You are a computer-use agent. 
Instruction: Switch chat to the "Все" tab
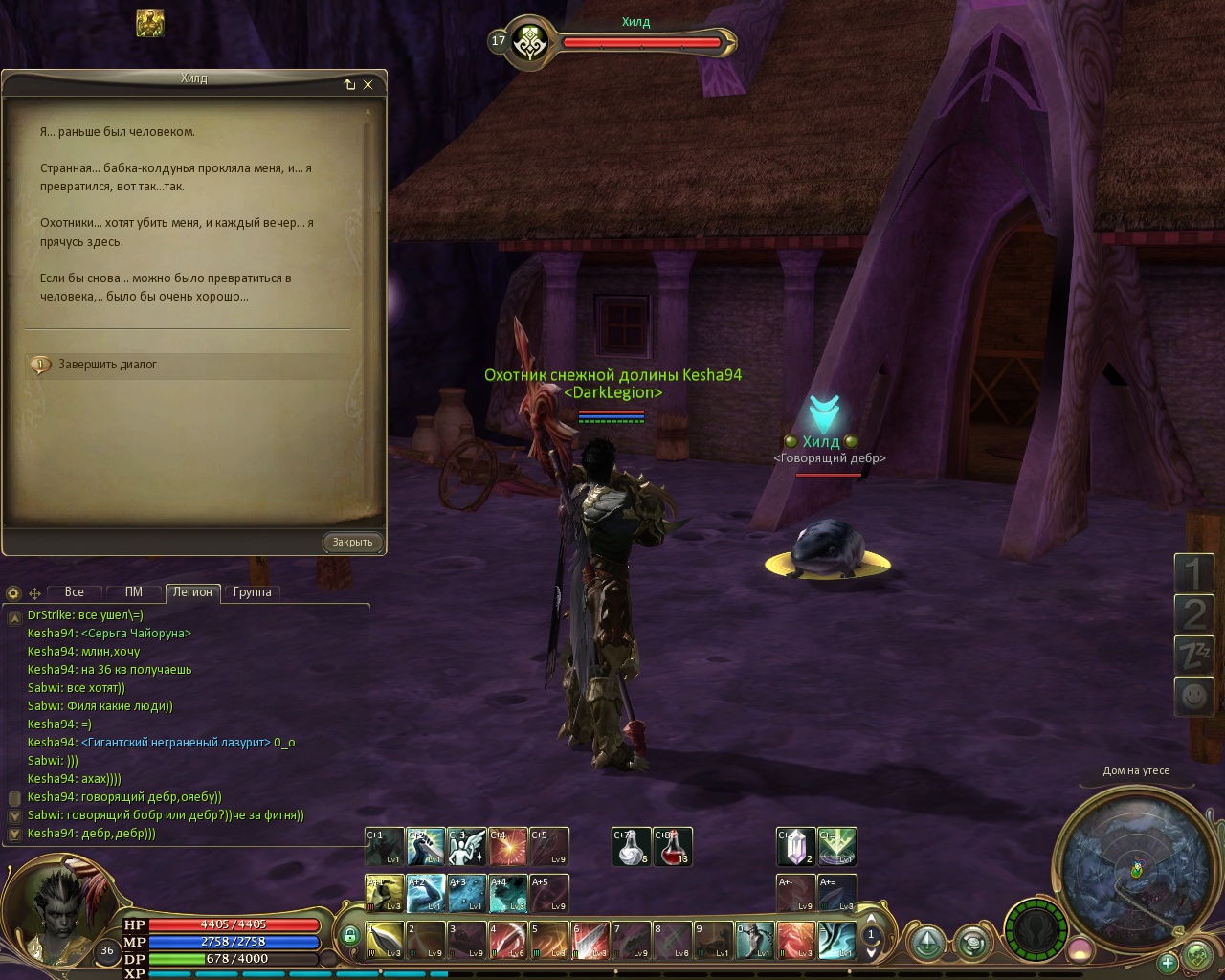[x=74, y=592]
